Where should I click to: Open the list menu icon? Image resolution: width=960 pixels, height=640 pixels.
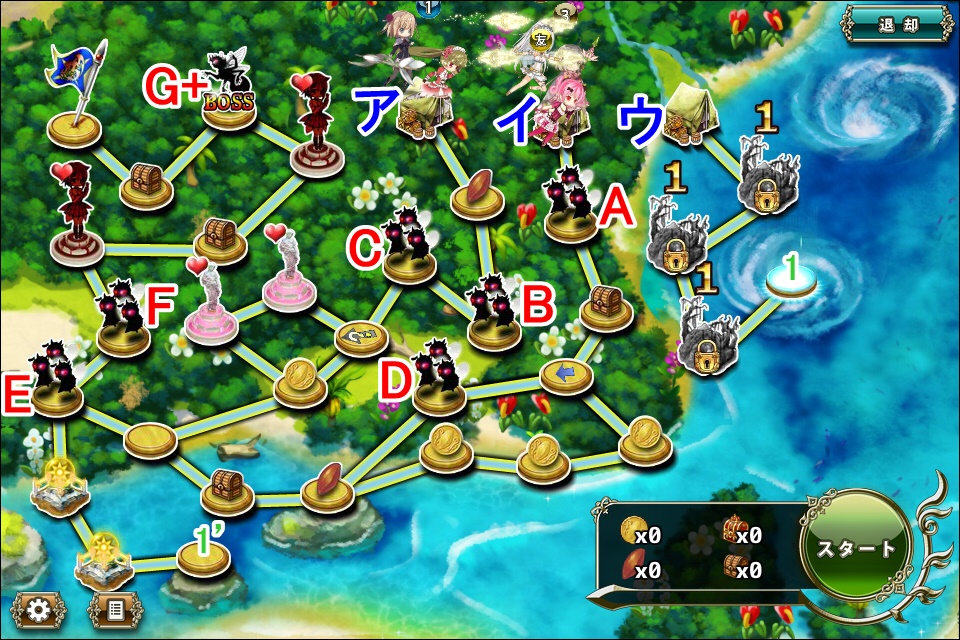(112, 609)
